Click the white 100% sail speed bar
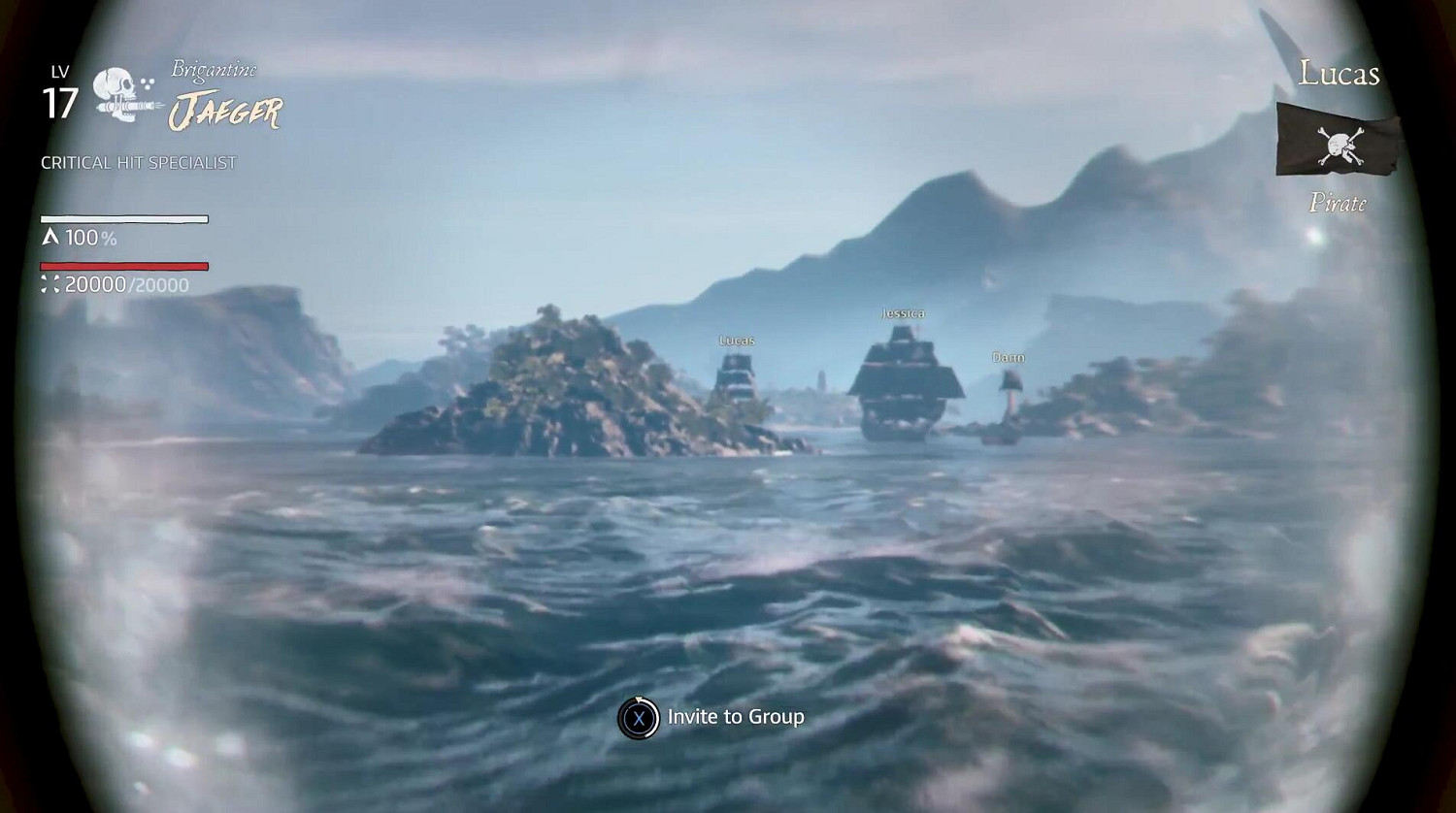The width and height of the screenshot is (1456, 813). click(123, 218)
